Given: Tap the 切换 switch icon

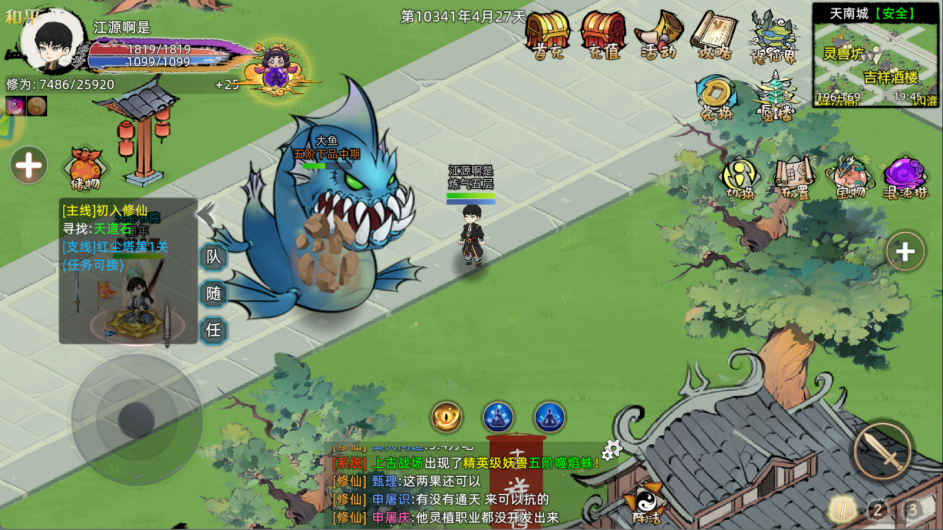Looking at the screenshot, I should pyautogui.click(x=740, y=177).
